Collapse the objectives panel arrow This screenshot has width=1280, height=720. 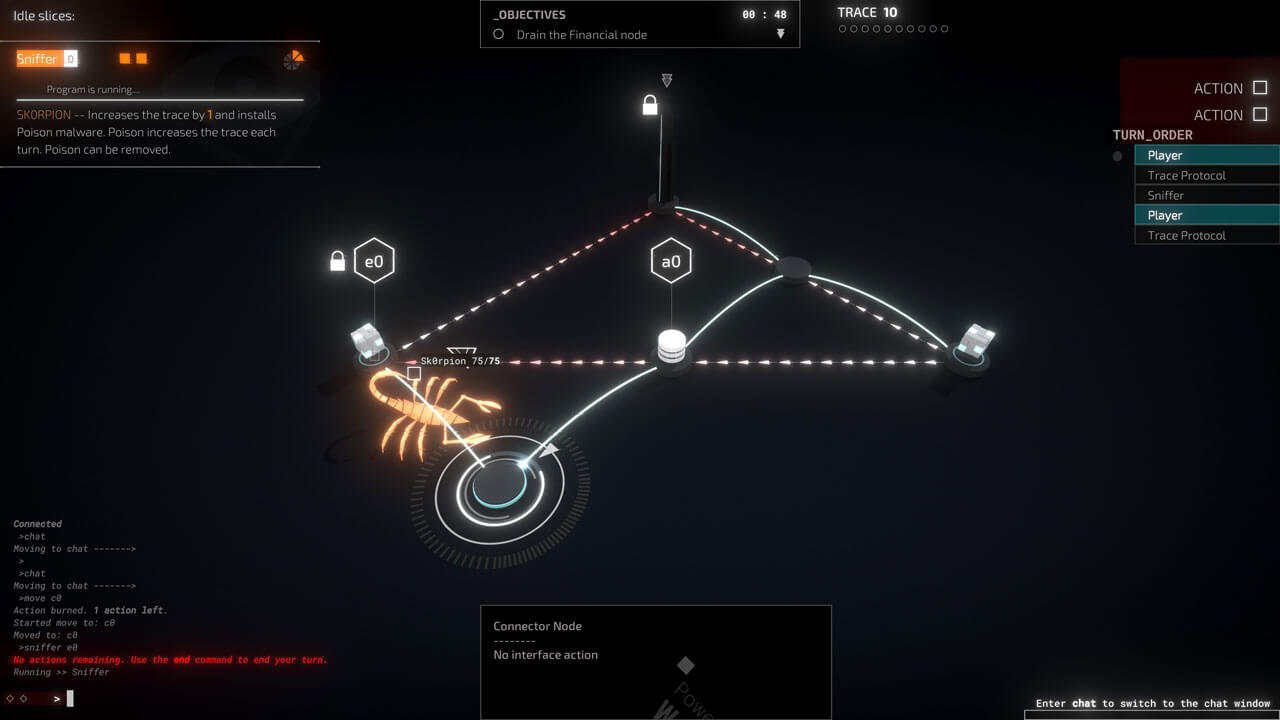(780, 34)
